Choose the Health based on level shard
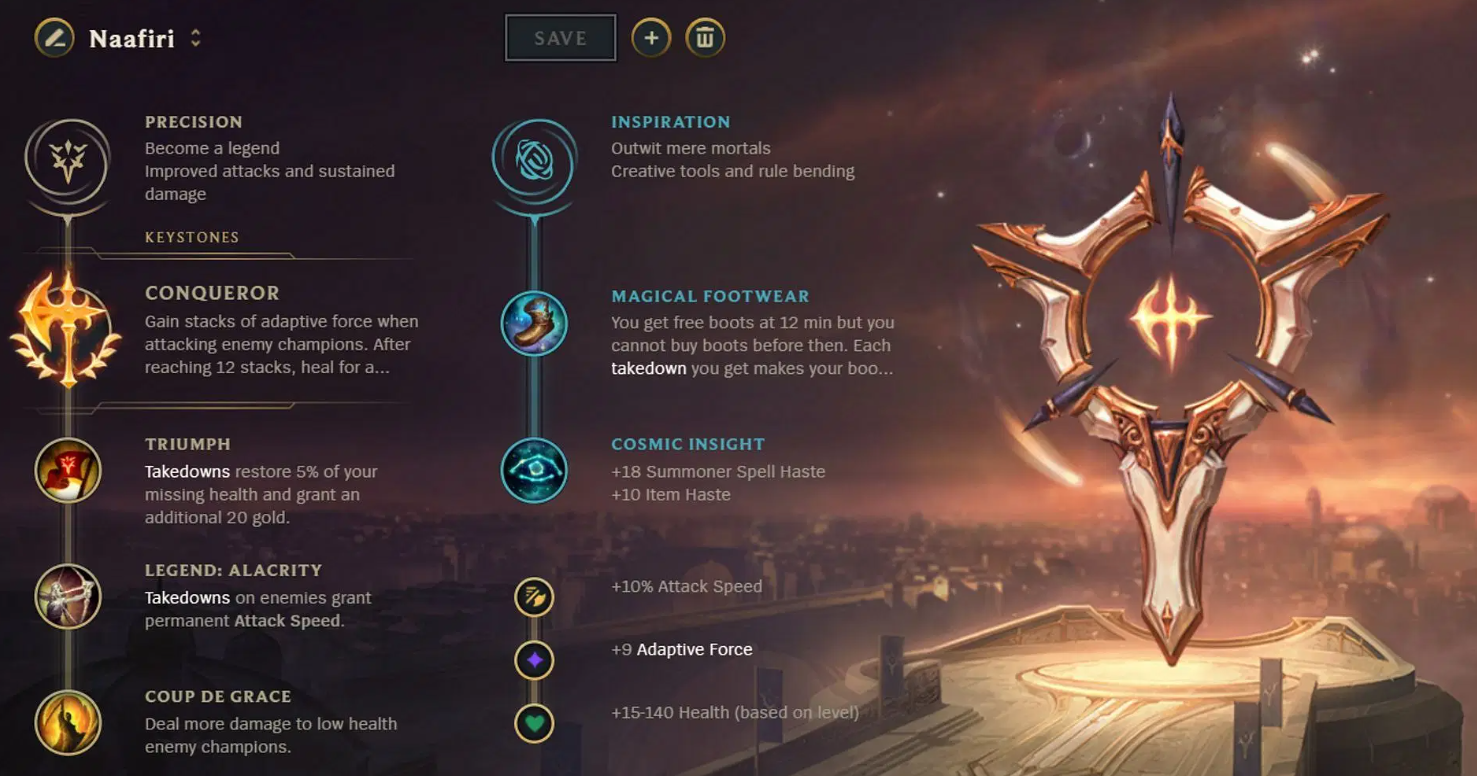This screenshot has width=1477, height=776. click(534, 723)
